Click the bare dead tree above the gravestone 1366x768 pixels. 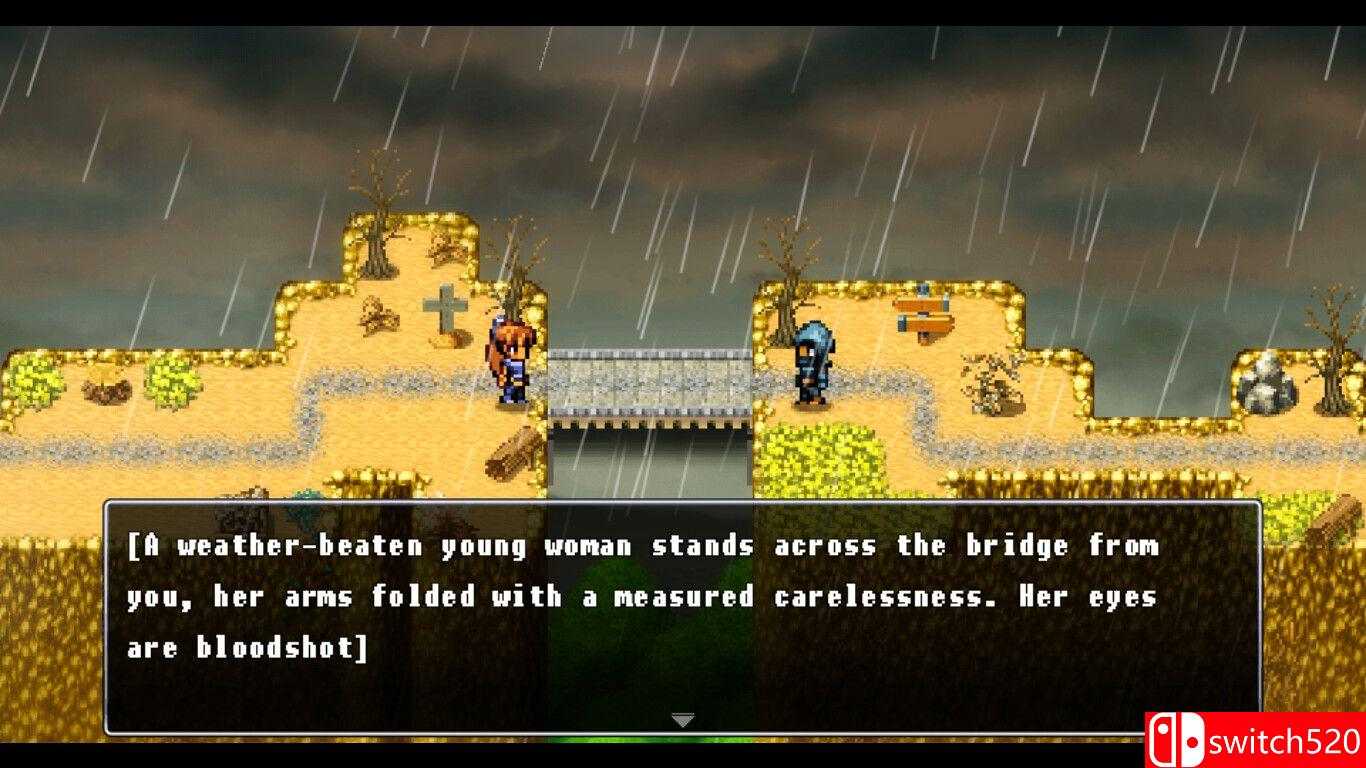click(x=380, y=215)
